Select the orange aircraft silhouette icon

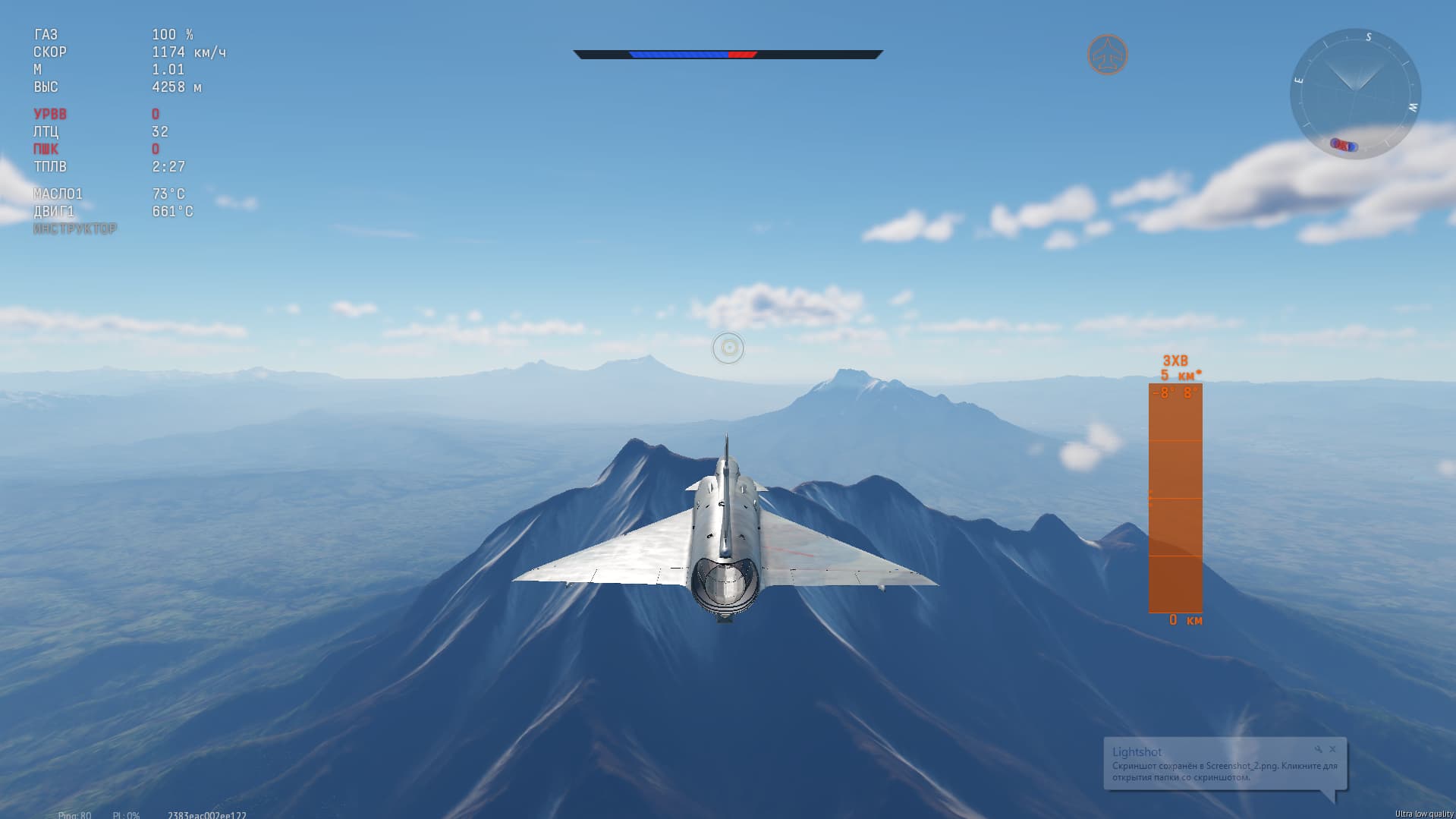pyautogui.click(x=1107, y=55)
